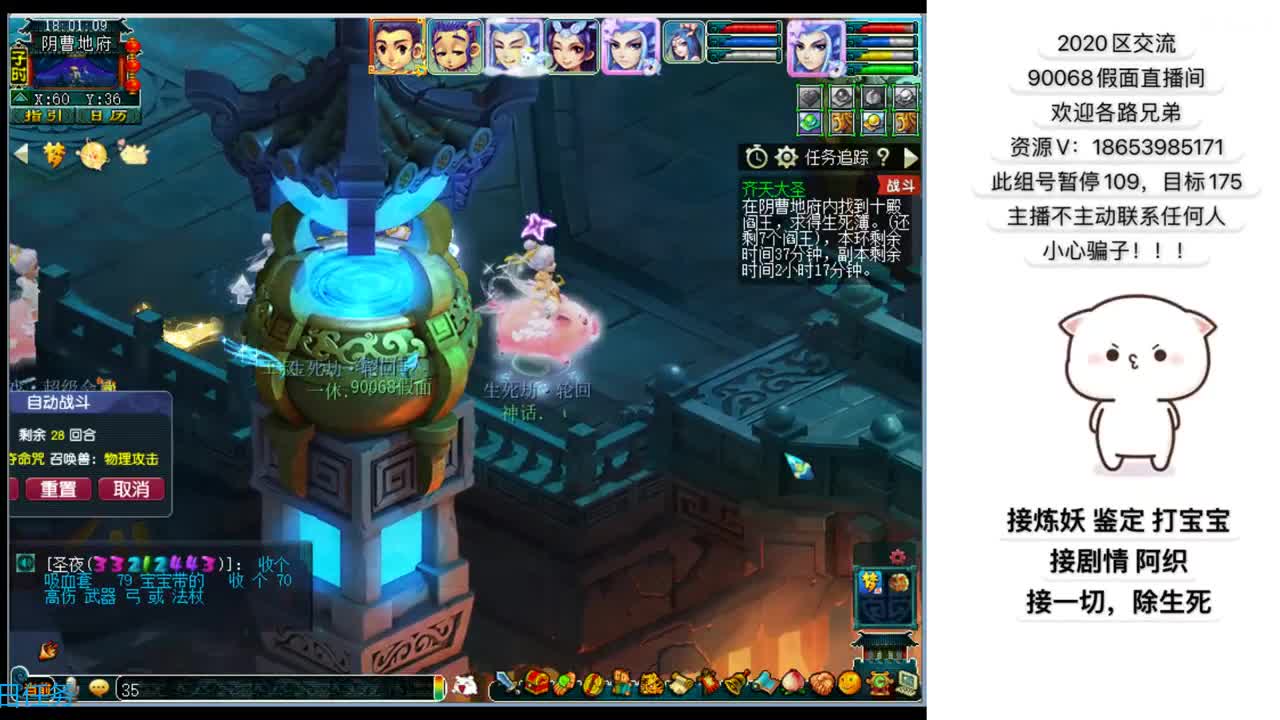Select the 战斗 tab next to 齐天大圣
The image size is (1280, 720).
pyautogui.click(x=900, y=185)
